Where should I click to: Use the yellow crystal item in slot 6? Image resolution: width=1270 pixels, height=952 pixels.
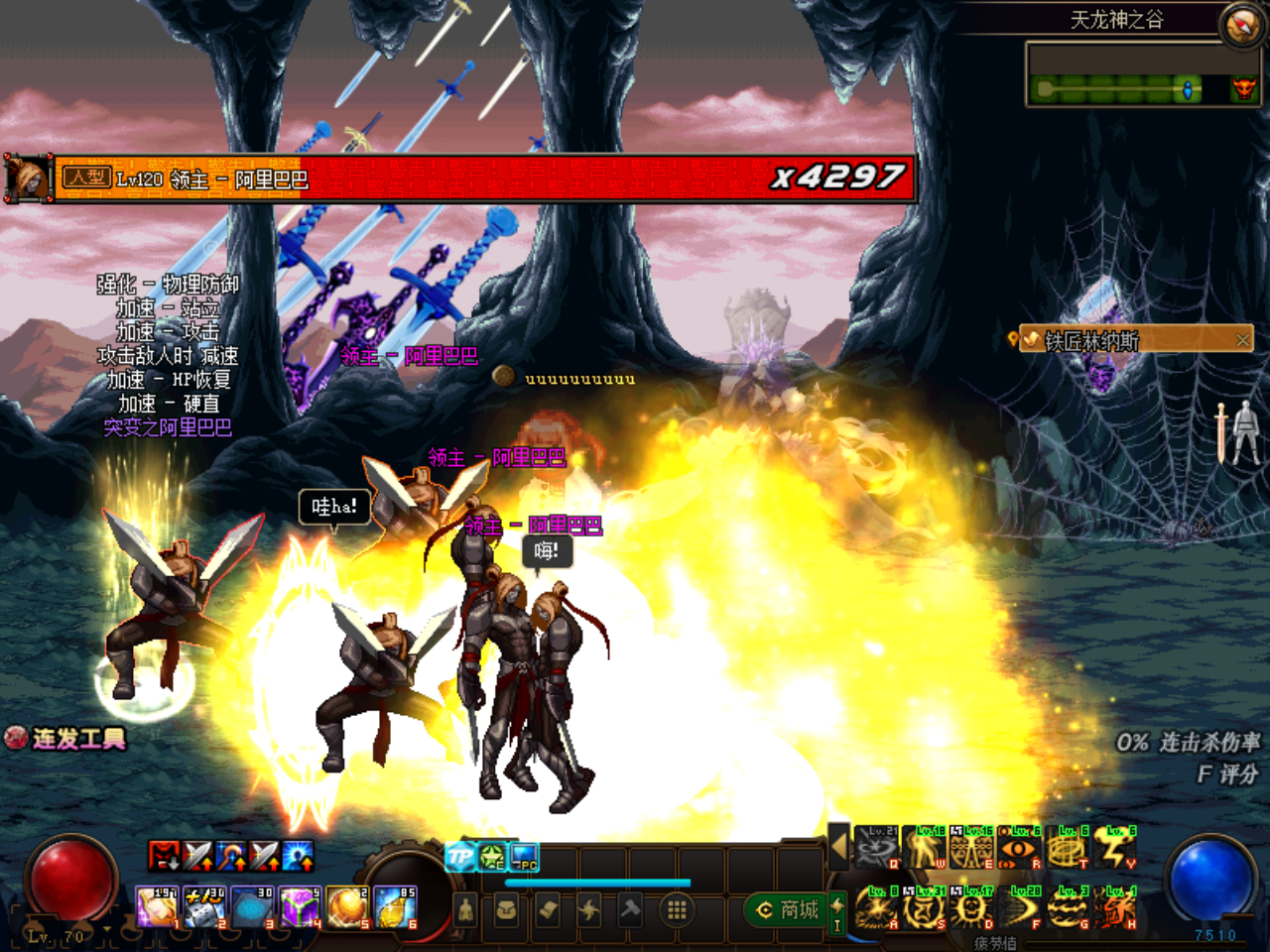point(395,907)
